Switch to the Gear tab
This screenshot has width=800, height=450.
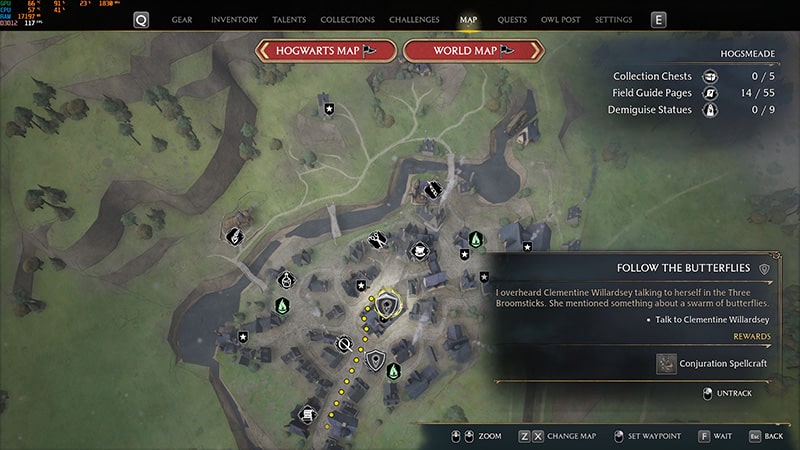(x=182, y=19)
